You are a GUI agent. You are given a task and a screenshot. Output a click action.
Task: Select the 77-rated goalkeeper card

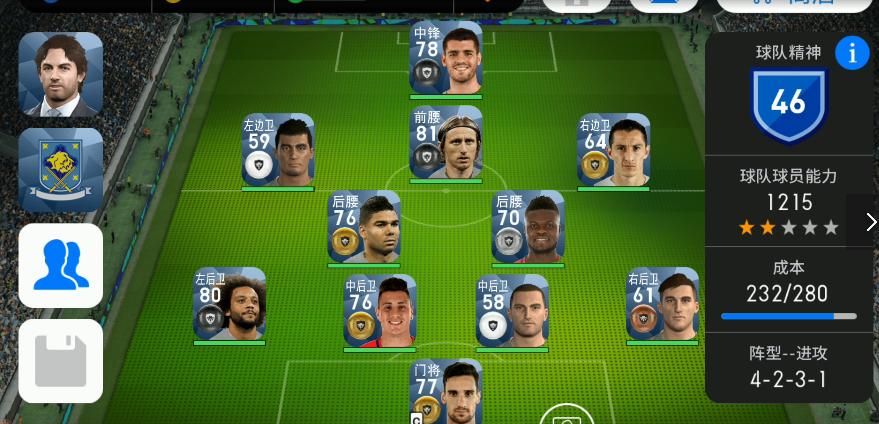[445, 392]
